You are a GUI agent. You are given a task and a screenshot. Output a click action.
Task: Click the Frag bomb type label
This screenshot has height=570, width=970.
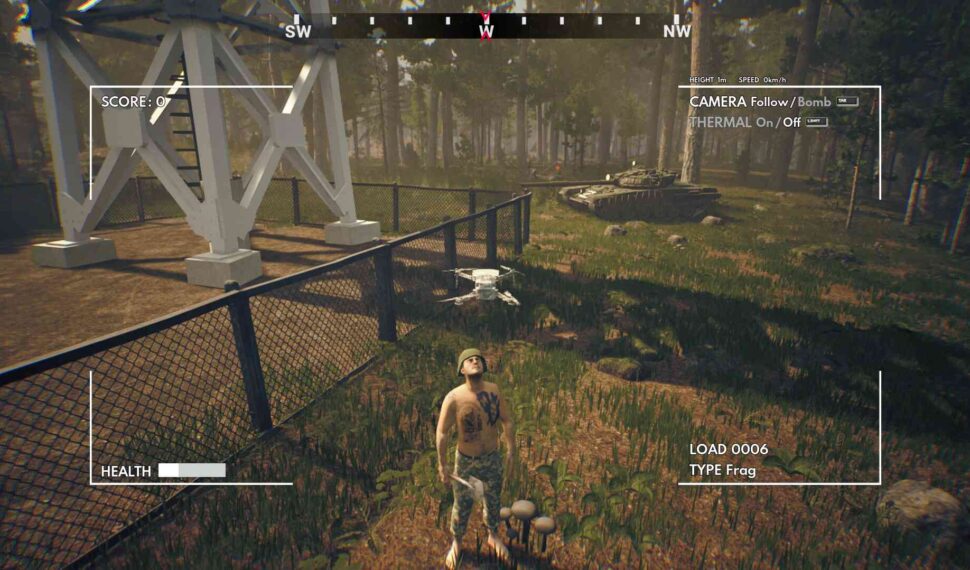point(741,470)
